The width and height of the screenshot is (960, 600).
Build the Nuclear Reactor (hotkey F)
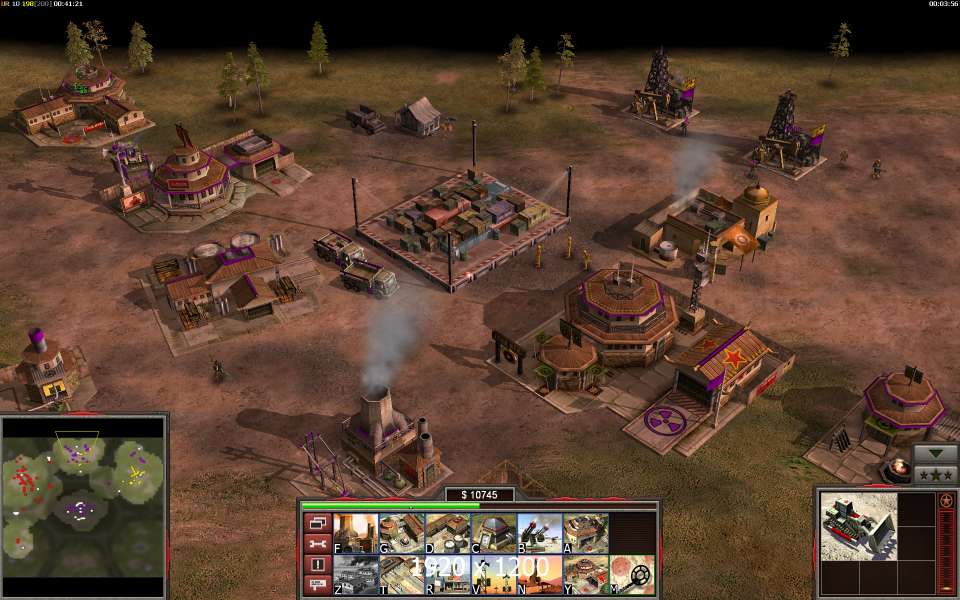click(x=353, y=533)
